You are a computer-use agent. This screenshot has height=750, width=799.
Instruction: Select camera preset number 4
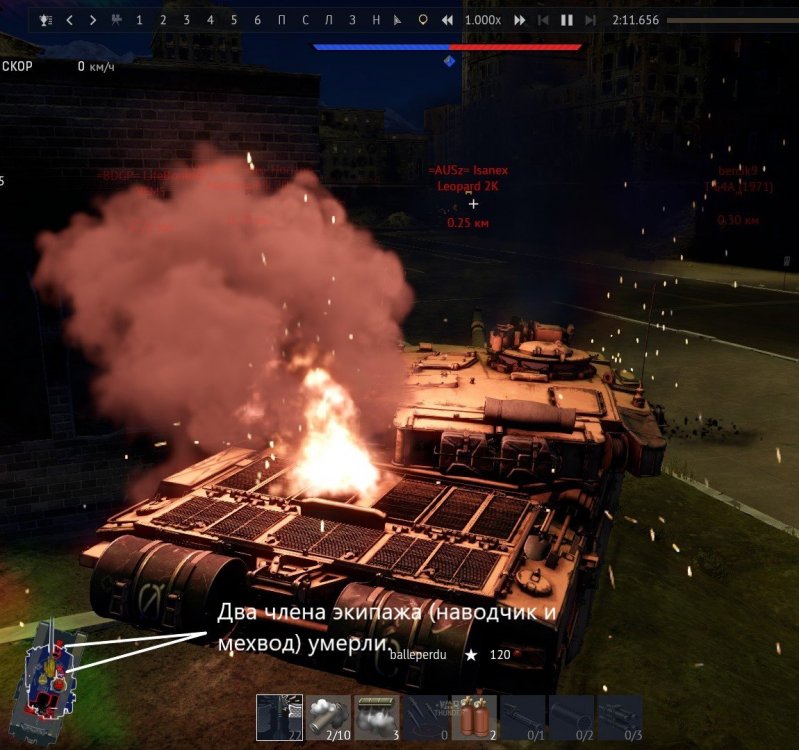click(x=210, y=19)
